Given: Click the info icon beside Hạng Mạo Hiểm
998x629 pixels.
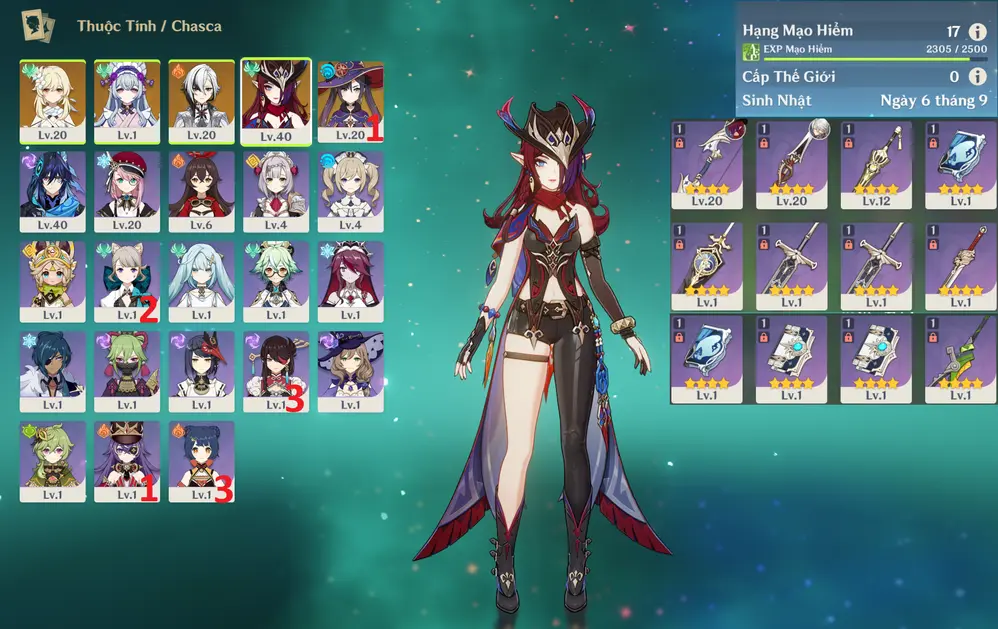Looking at the screenshot, I should coord(977,32).
